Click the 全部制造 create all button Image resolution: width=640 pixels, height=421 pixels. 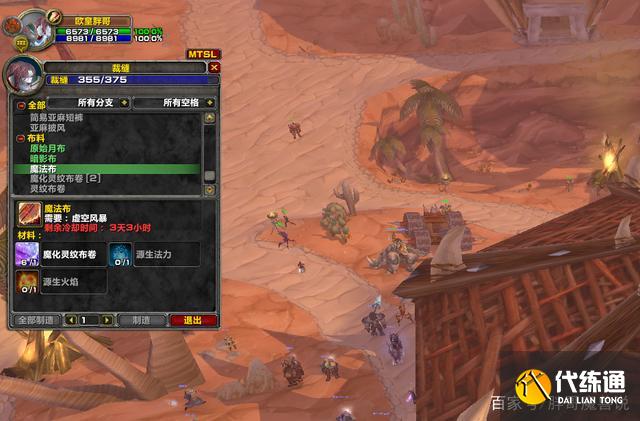coord(35,320)
